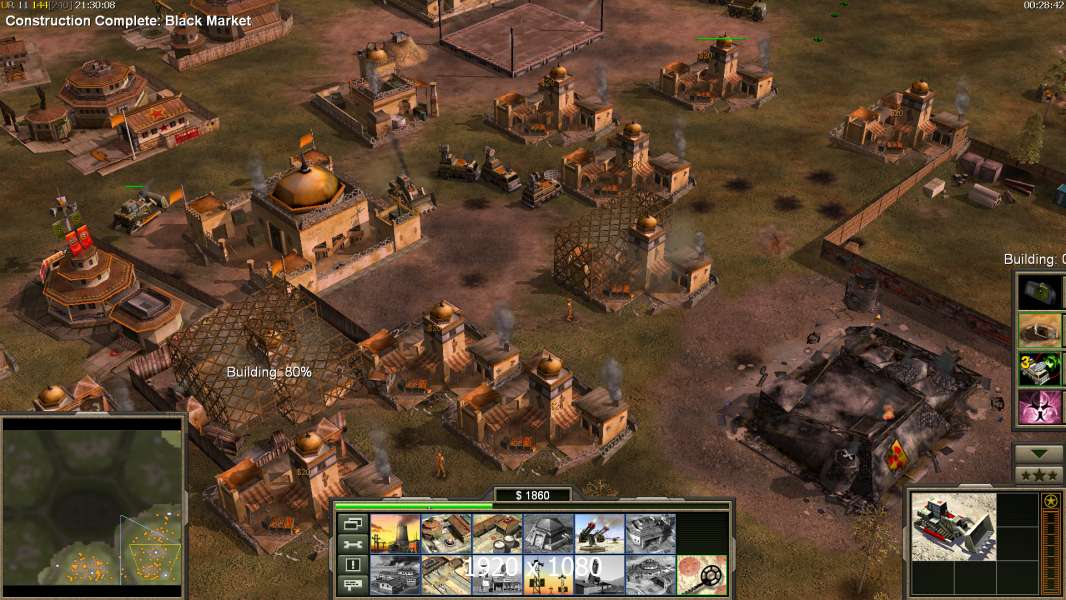Select the grey war factory build icon
Screen dimensions: 1066x600
point(650,534)
